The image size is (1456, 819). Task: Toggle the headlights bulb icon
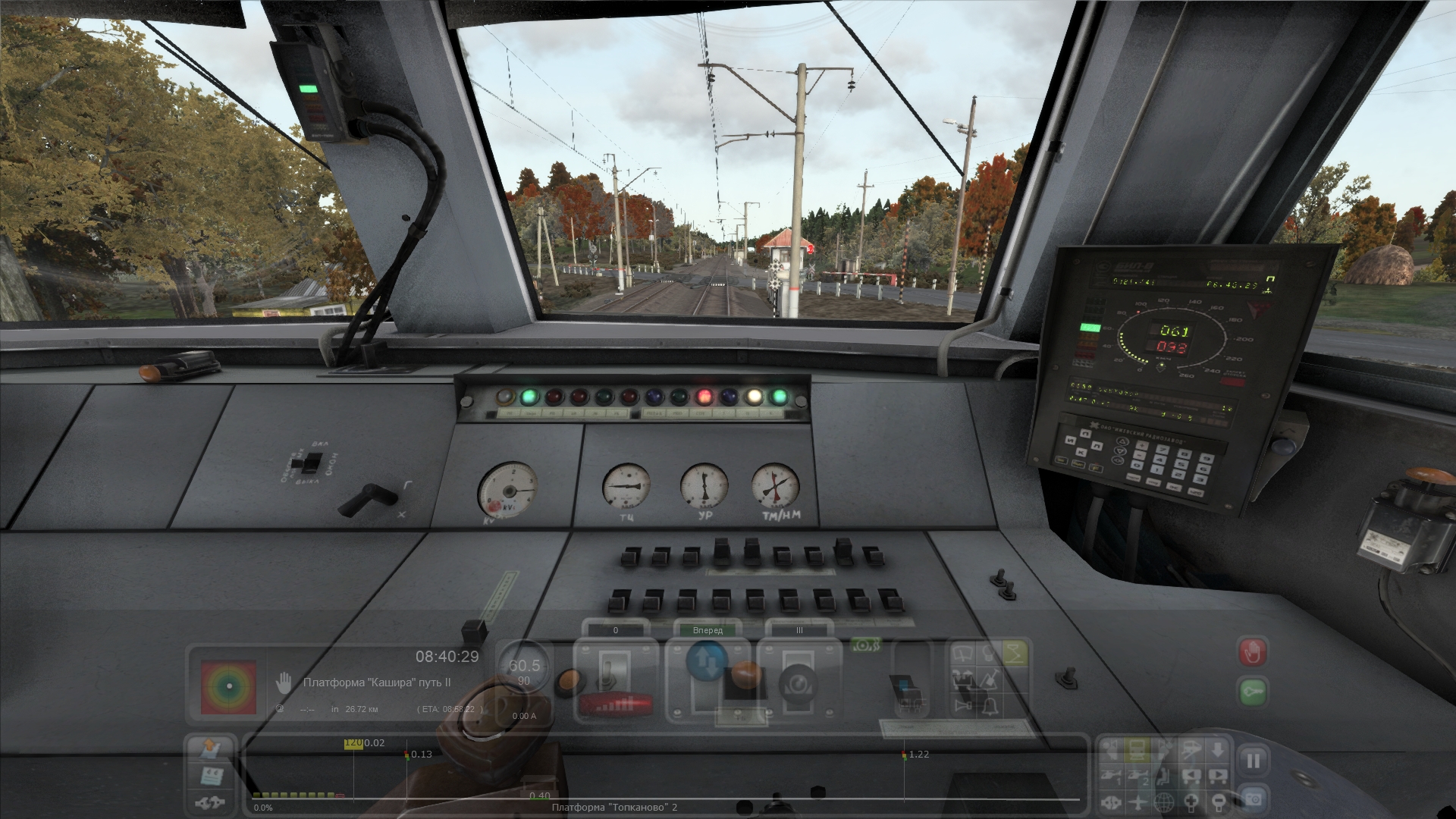[990, 654]
